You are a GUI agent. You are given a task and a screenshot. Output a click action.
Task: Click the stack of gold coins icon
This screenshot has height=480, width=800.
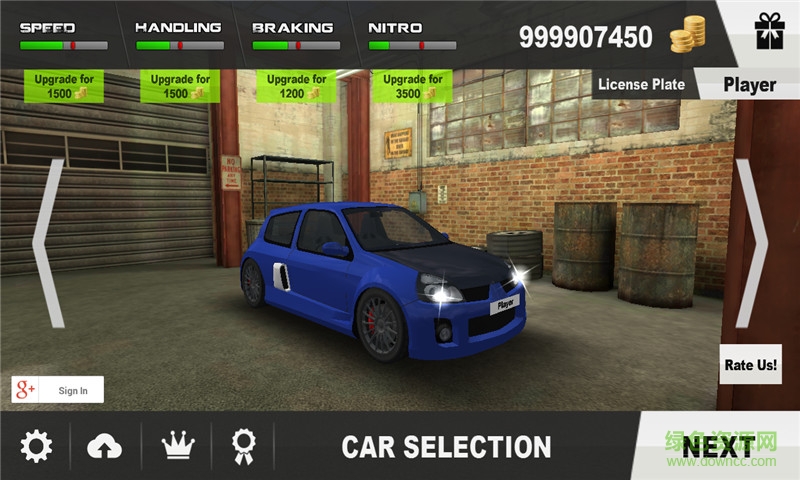(687, 37)
